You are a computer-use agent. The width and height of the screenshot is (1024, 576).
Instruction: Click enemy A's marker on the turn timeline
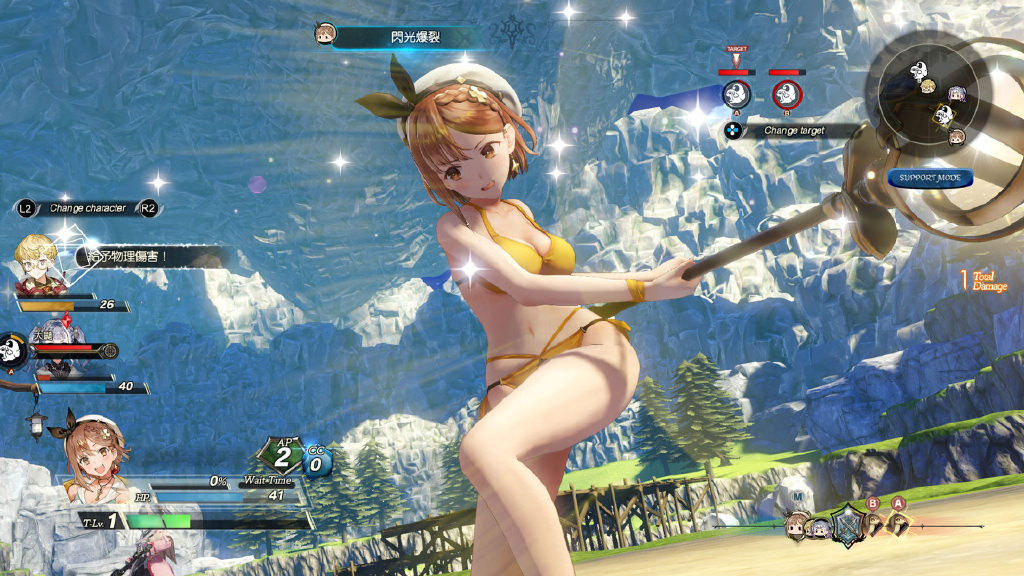(x=899, y=523)
